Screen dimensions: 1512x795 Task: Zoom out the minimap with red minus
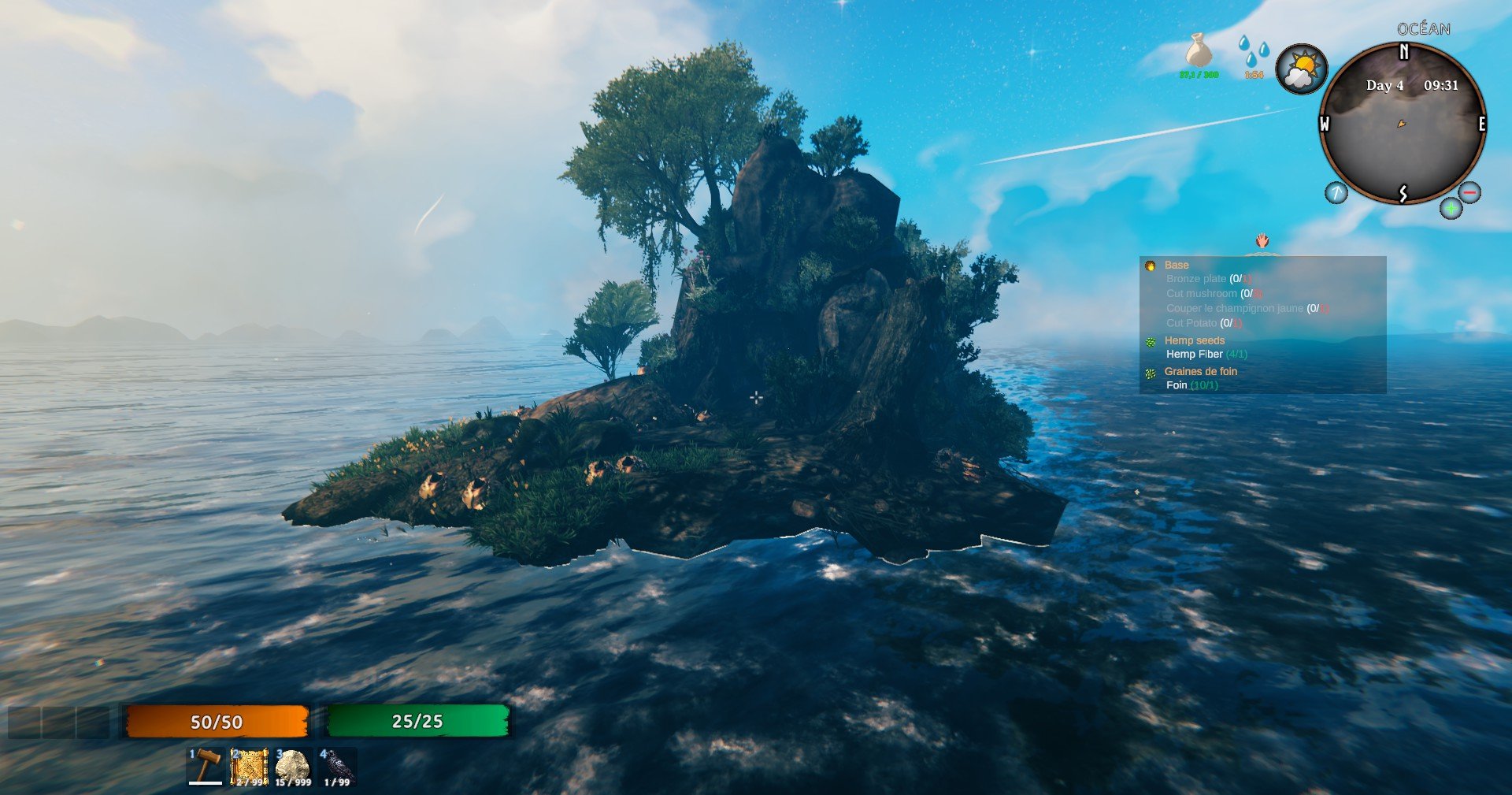(x=1469, y=192)
